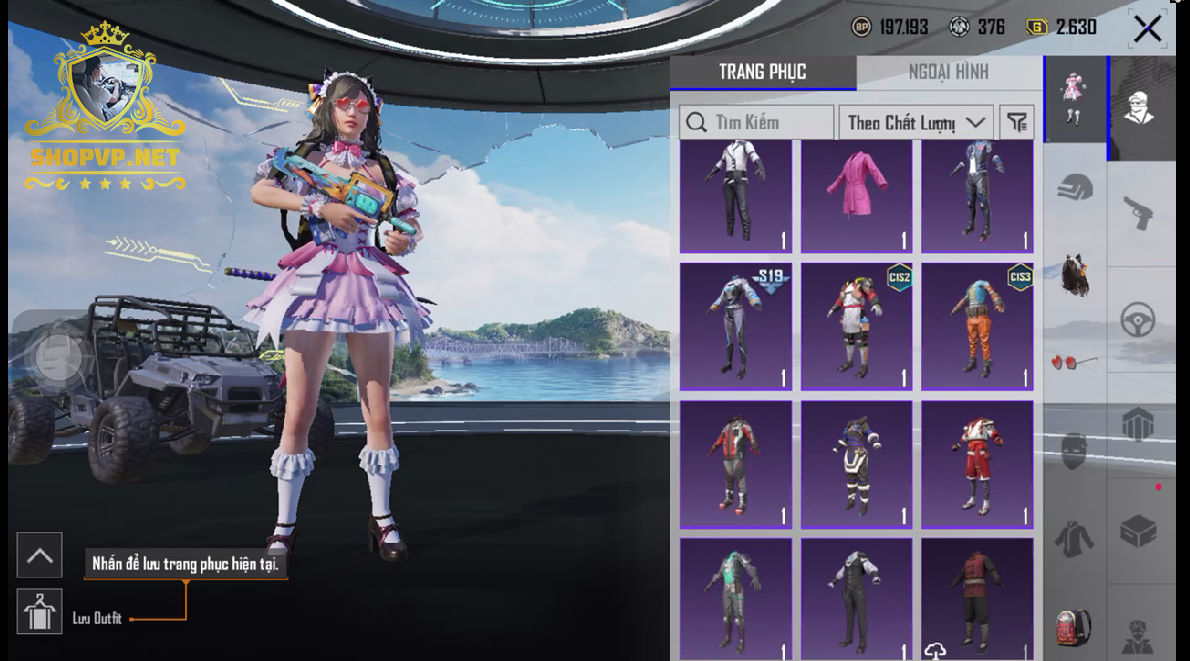Save current look with Lưu Outfit button
Viewport: 1190px width, 661px height.
(x=40, y=612)
